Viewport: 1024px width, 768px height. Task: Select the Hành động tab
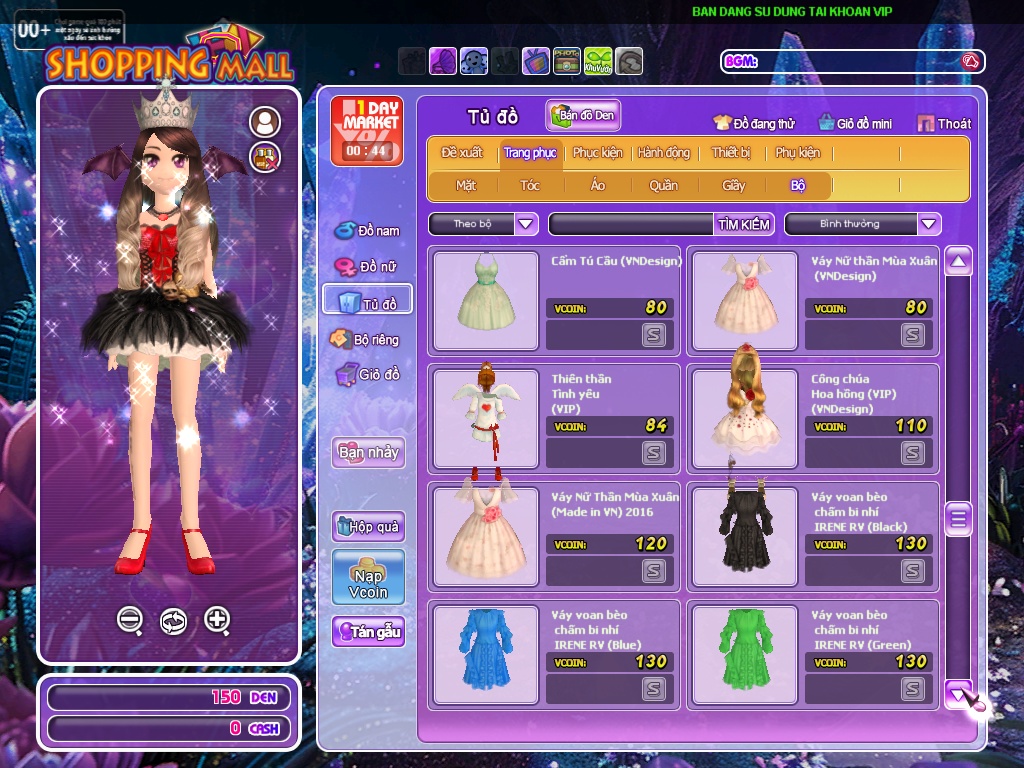coord(663,153)
